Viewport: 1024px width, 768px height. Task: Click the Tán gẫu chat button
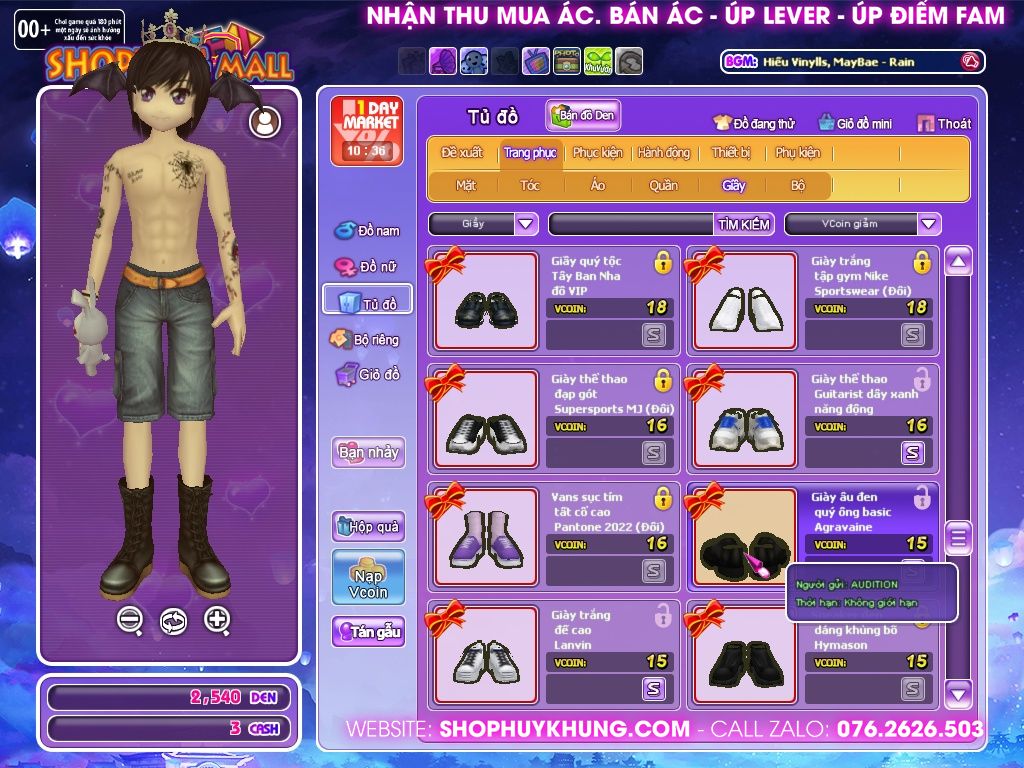[368, 632]
